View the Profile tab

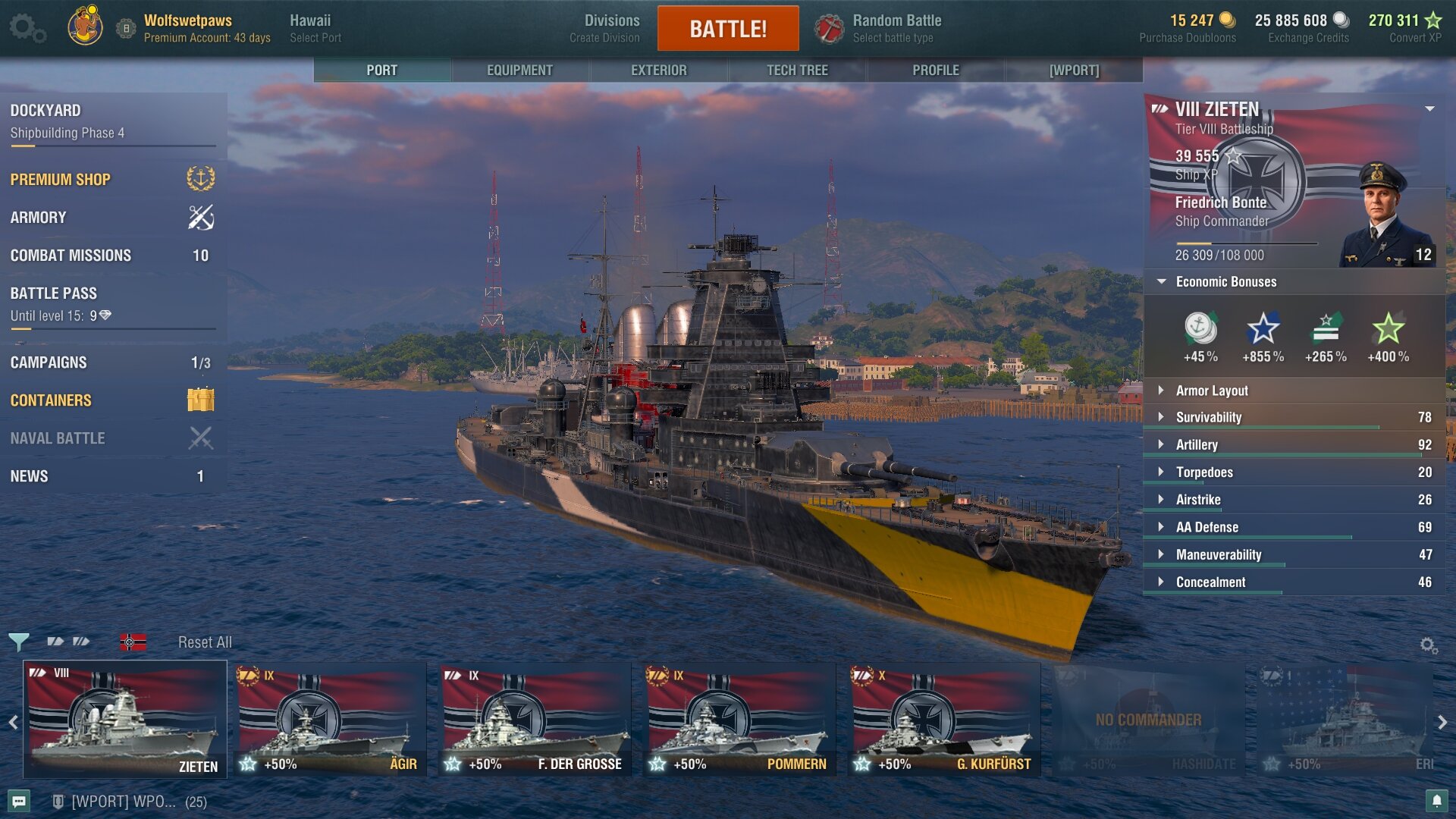935,70
